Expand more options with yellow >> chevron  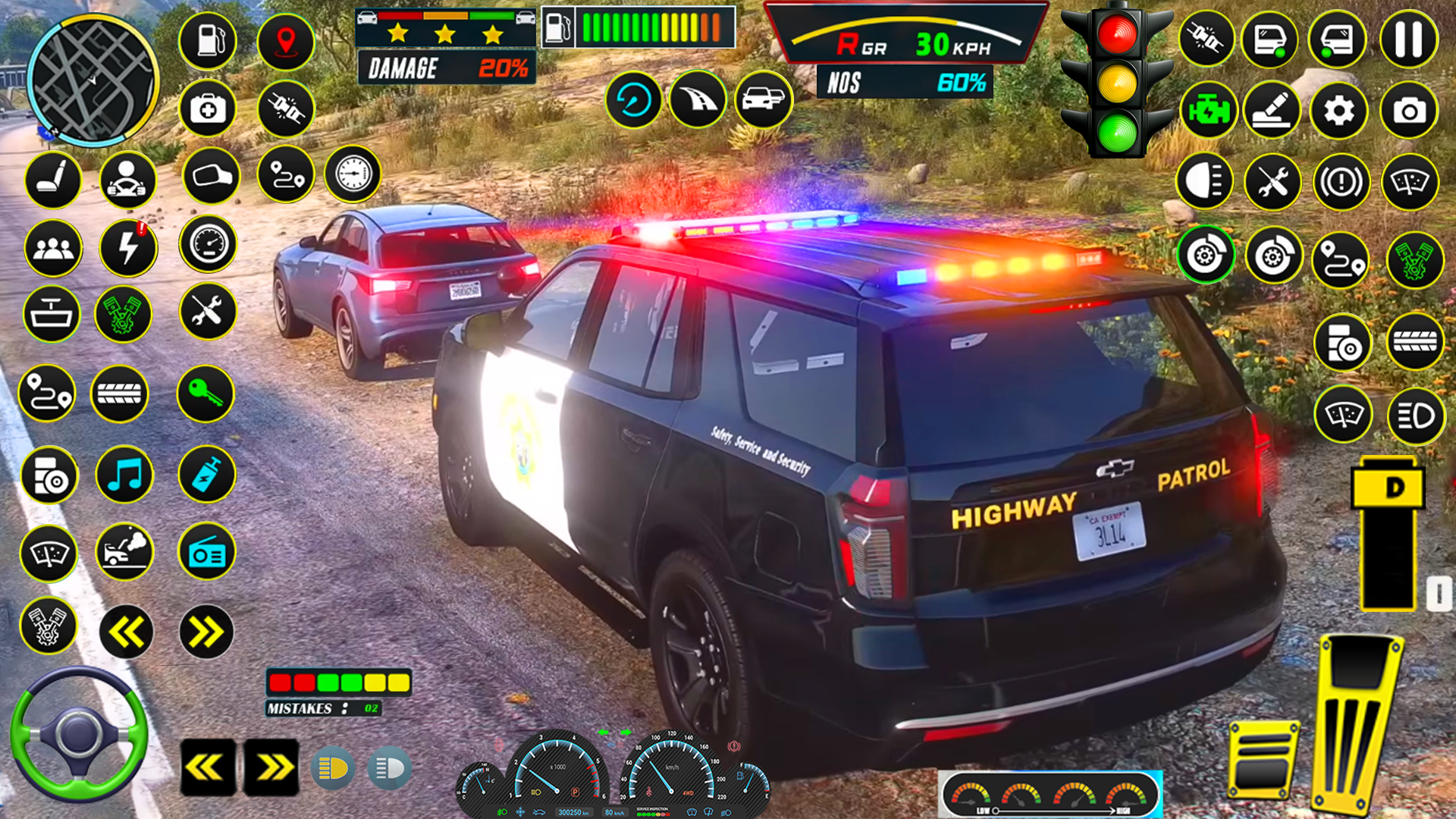[207, 631]
